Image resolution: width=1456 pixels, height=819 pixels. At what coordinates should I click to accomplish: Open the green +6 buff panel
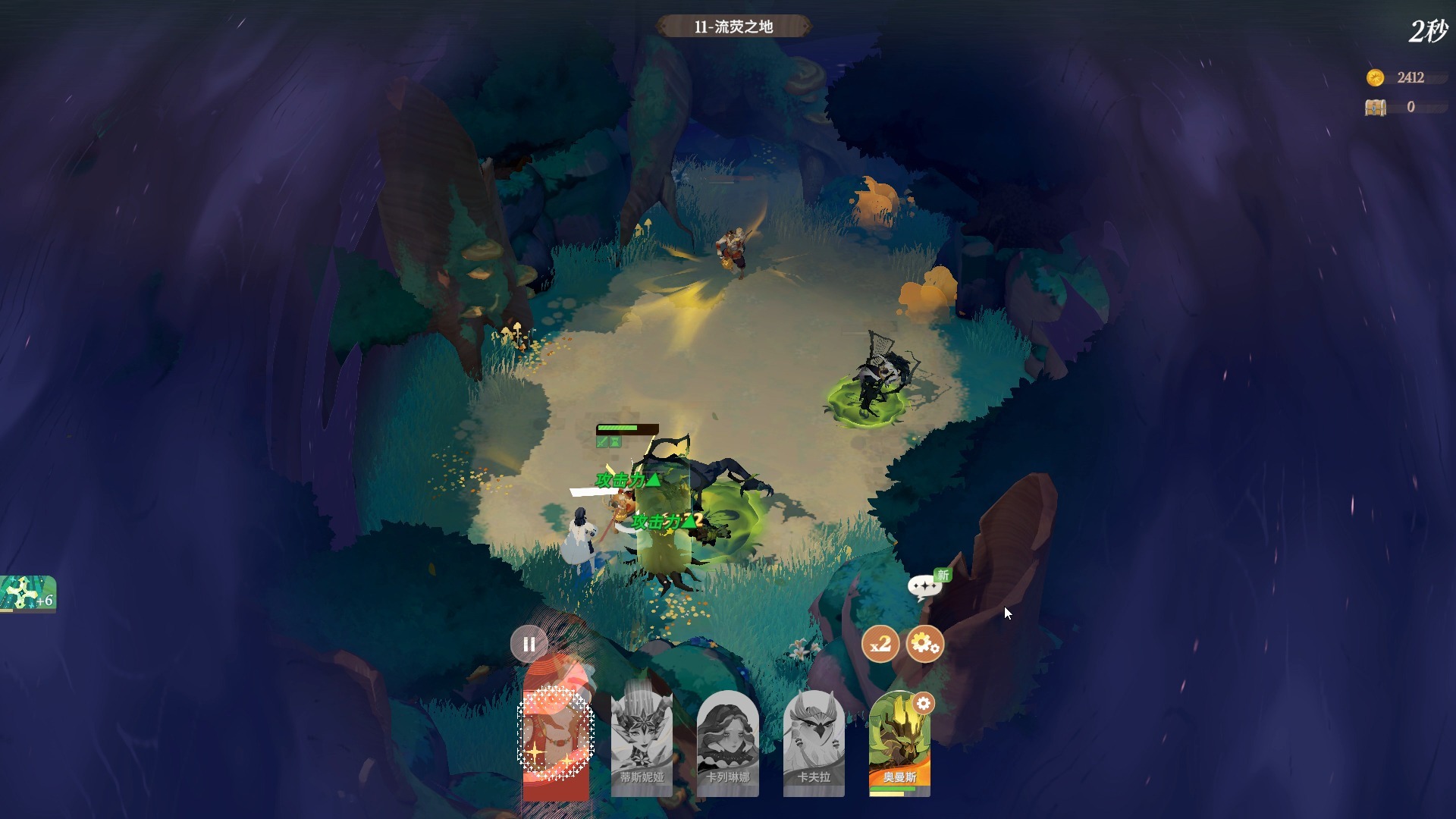[x=28, y=593]
